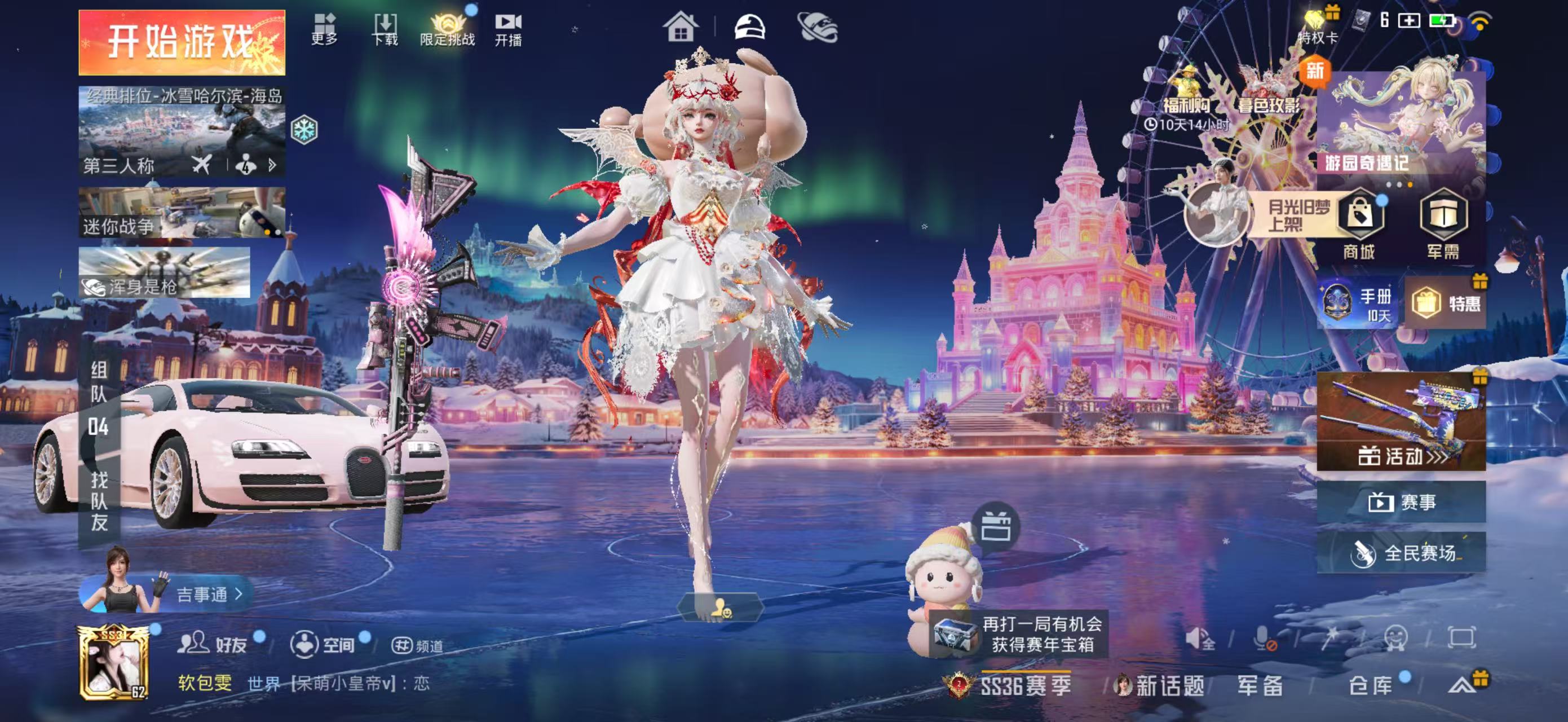The width and height of the screenshot is (1568, 722).
Task: Select the 迷你战争 mode thumbnail
Action: (182, 213)
